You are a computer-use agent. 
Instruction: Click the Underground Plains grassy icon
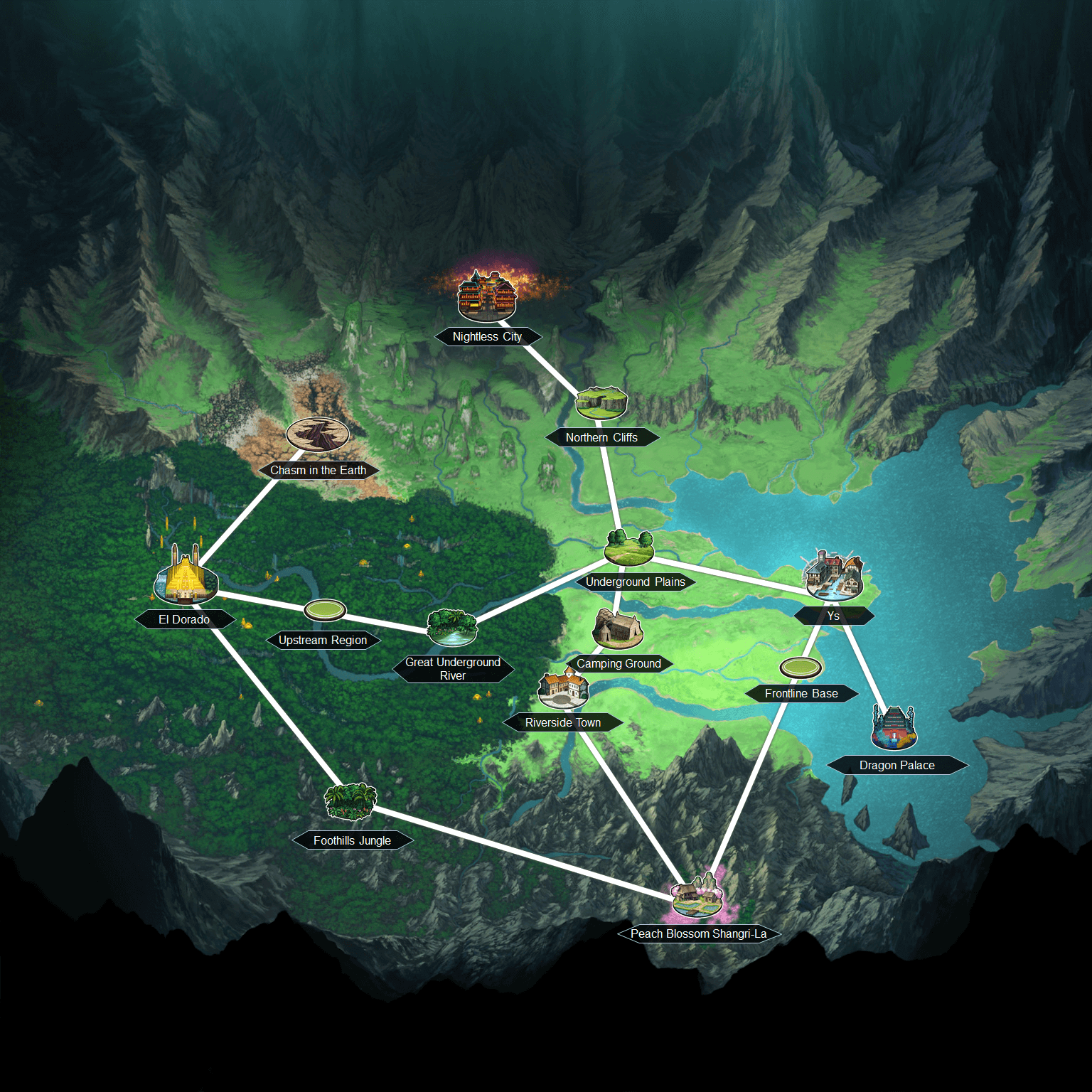[628, 547]
